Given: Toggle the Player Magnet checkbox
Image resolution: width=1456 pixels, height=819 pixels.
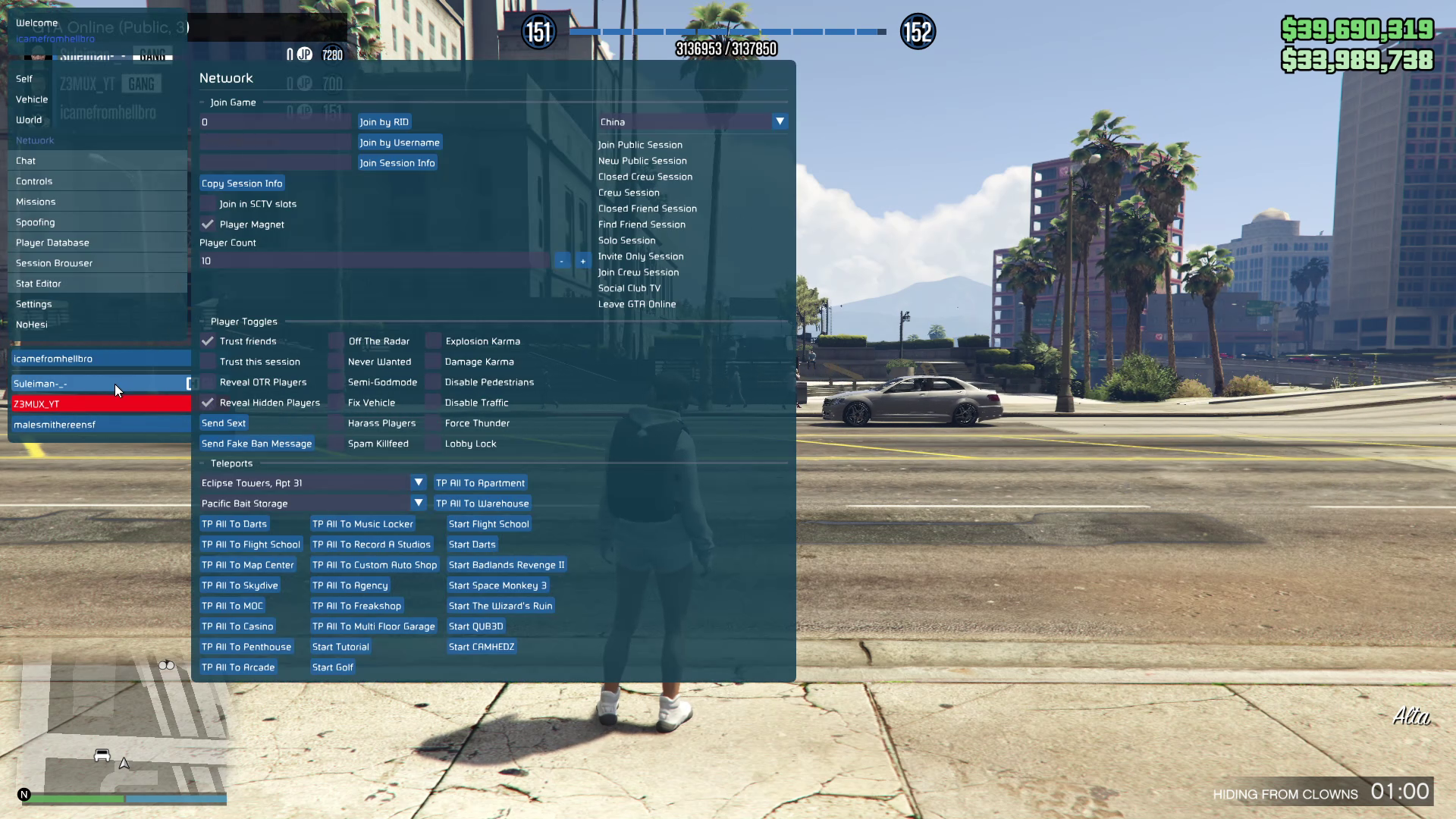Looking at the screenshot, I should (208, 224).
